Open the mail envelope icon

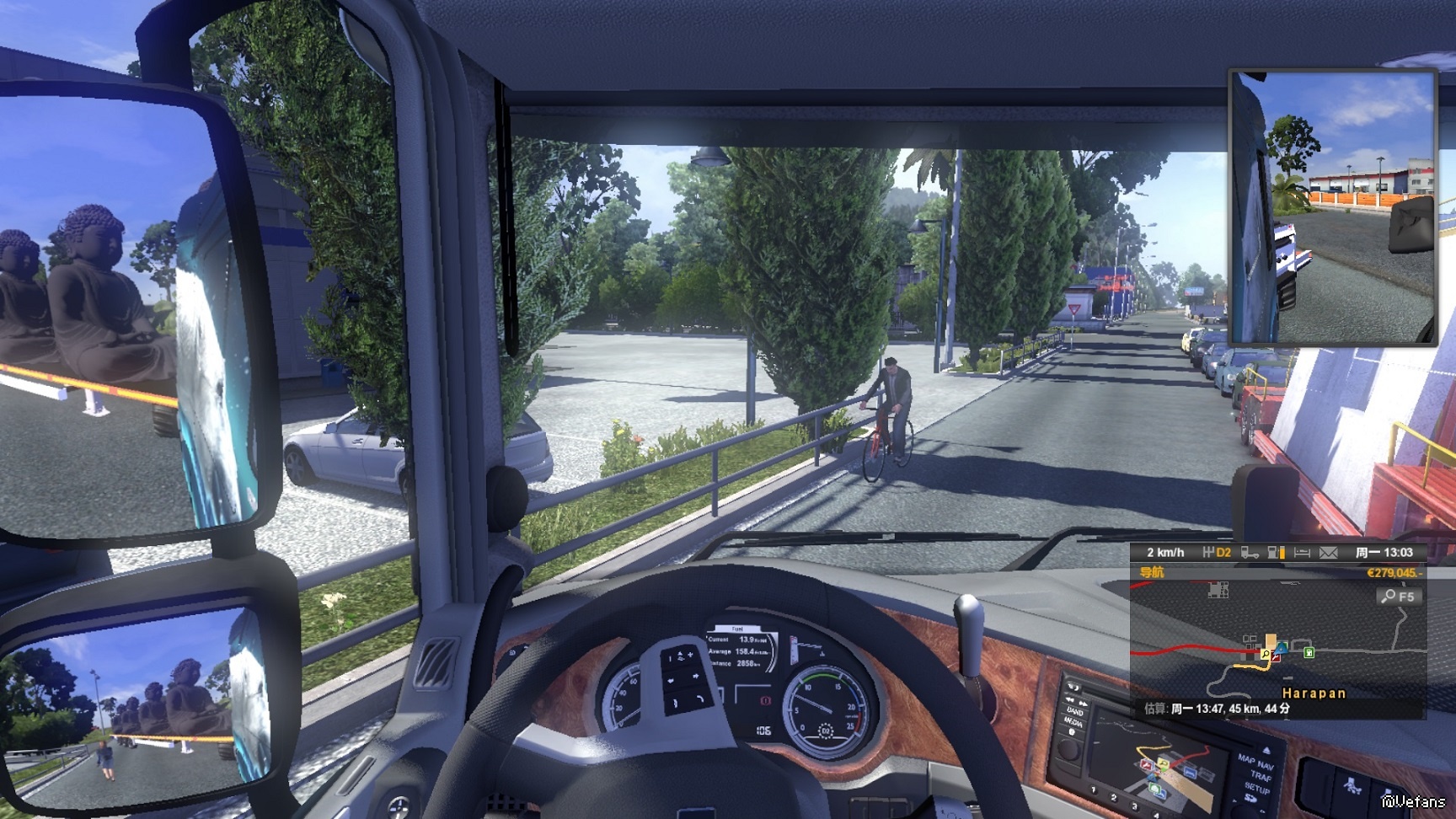click(x=1328, y=553)
